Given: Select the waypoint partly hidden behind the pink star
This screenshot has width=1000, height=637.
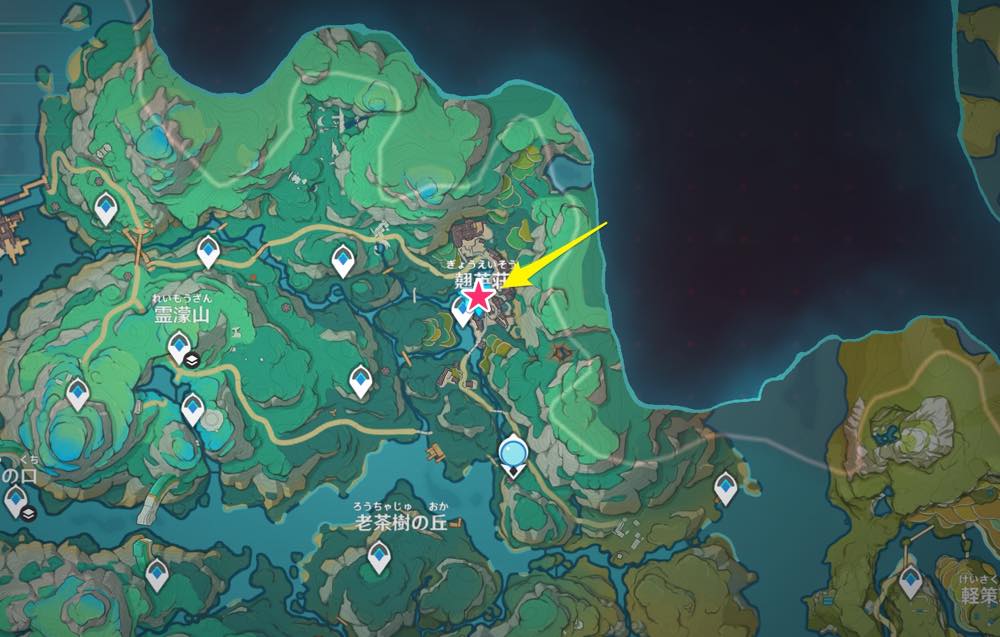Looking at the screenshot, I should 462,311.
